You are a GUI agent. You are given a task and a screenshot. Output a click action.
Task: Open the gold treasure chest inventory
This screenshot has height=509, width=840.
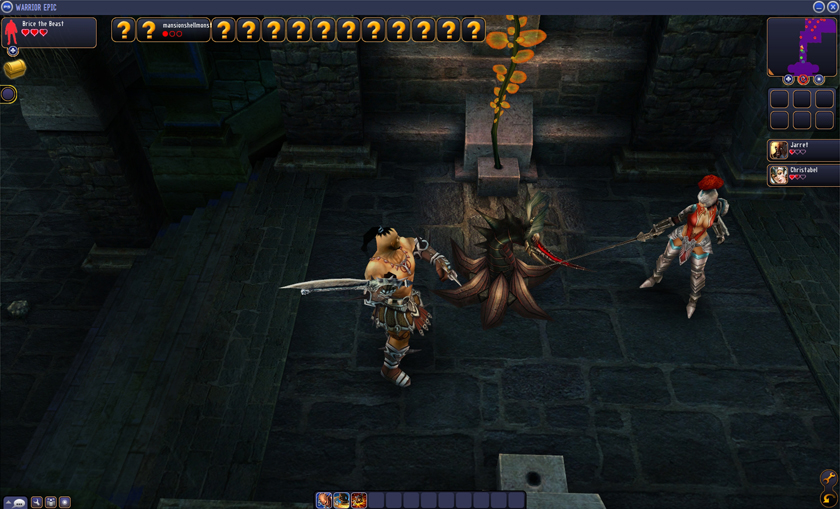[14, 69]
